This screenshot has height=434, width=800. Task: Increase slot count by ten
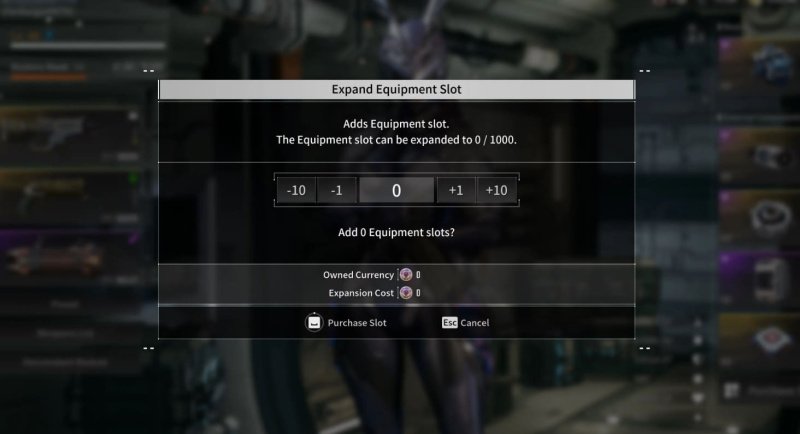(496, 190)
